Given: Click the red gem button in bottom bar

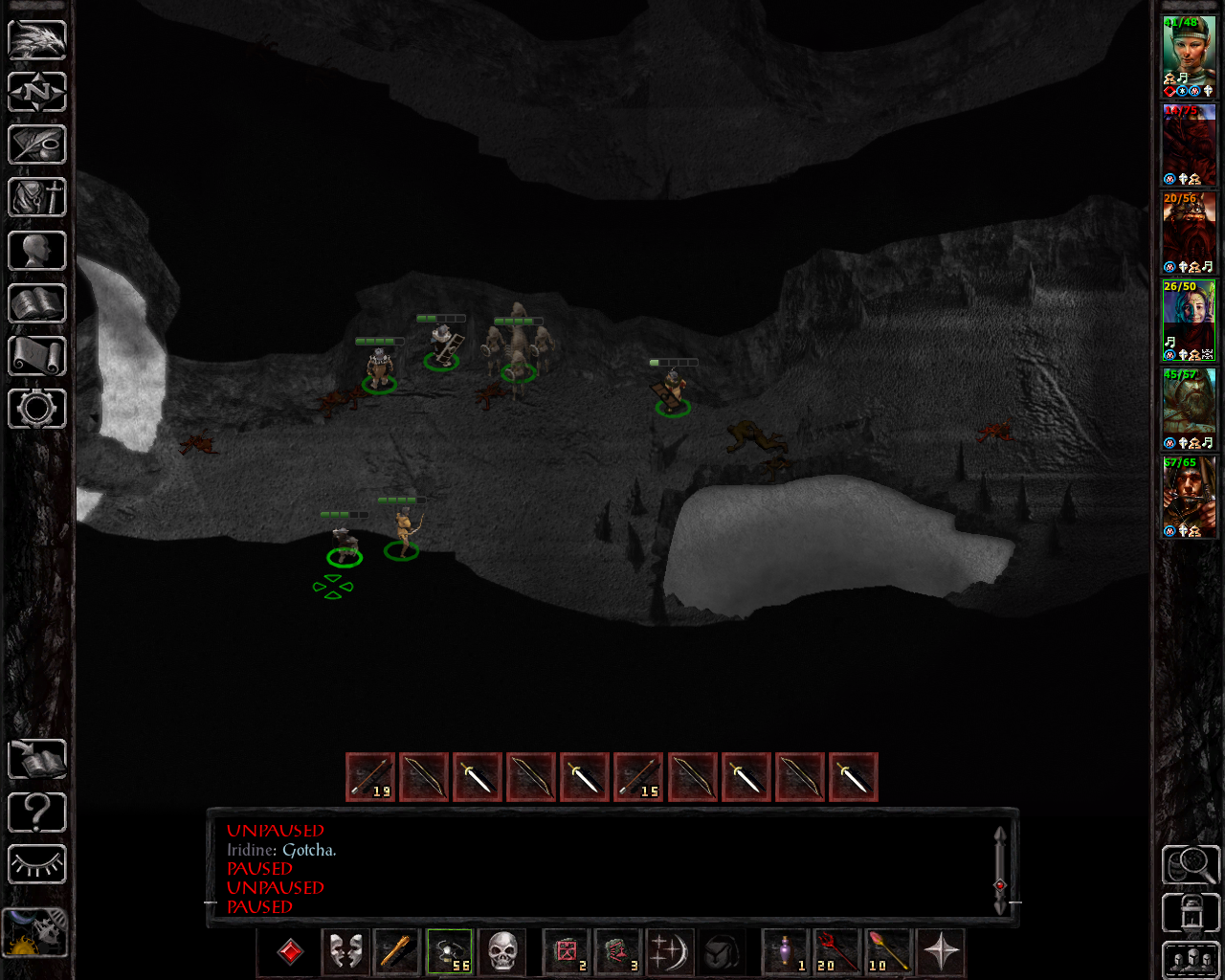Looking at the screenshot, I should coord(290,952).
